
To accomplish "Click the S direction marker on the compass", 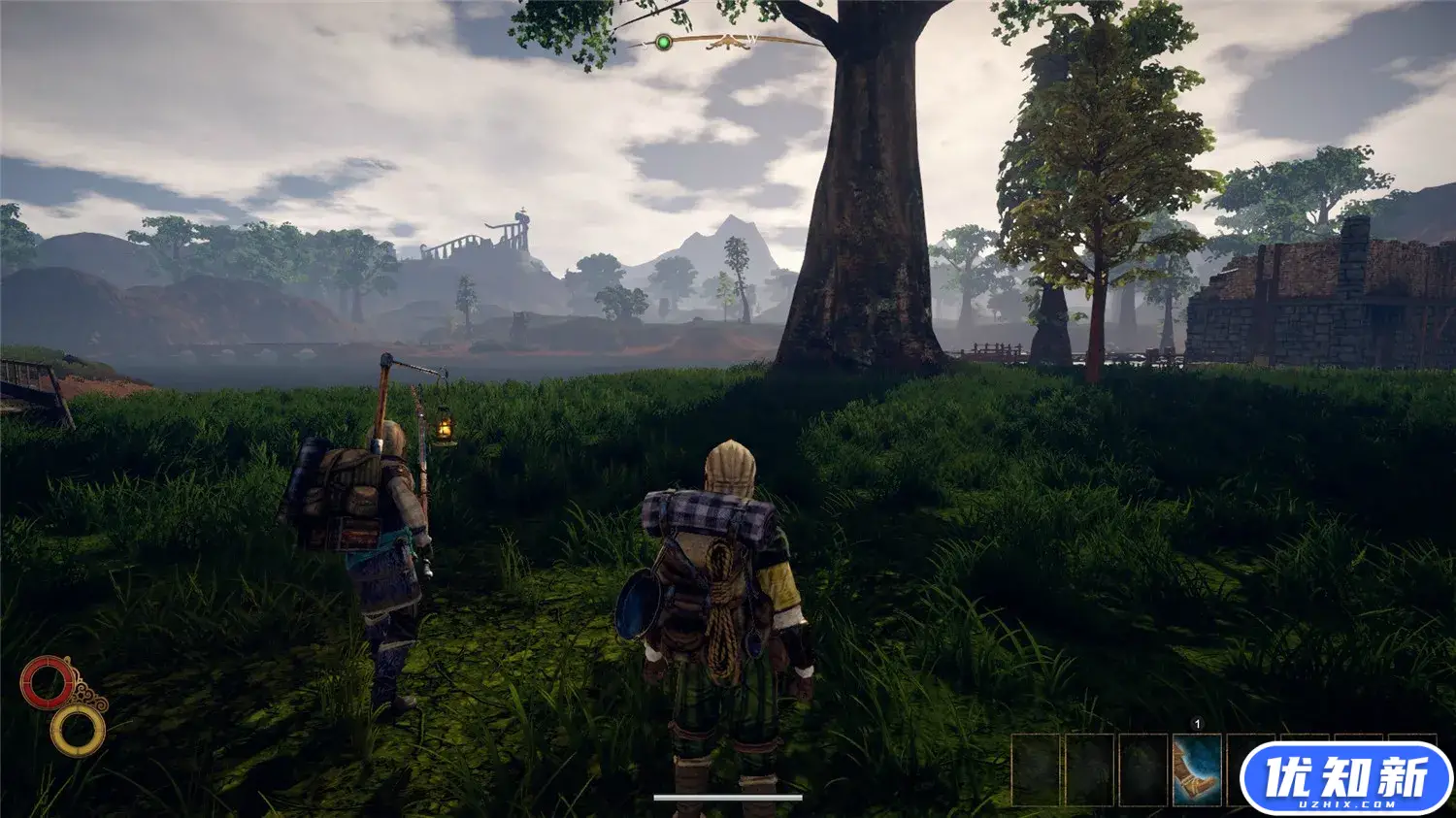I will [644, 44].
